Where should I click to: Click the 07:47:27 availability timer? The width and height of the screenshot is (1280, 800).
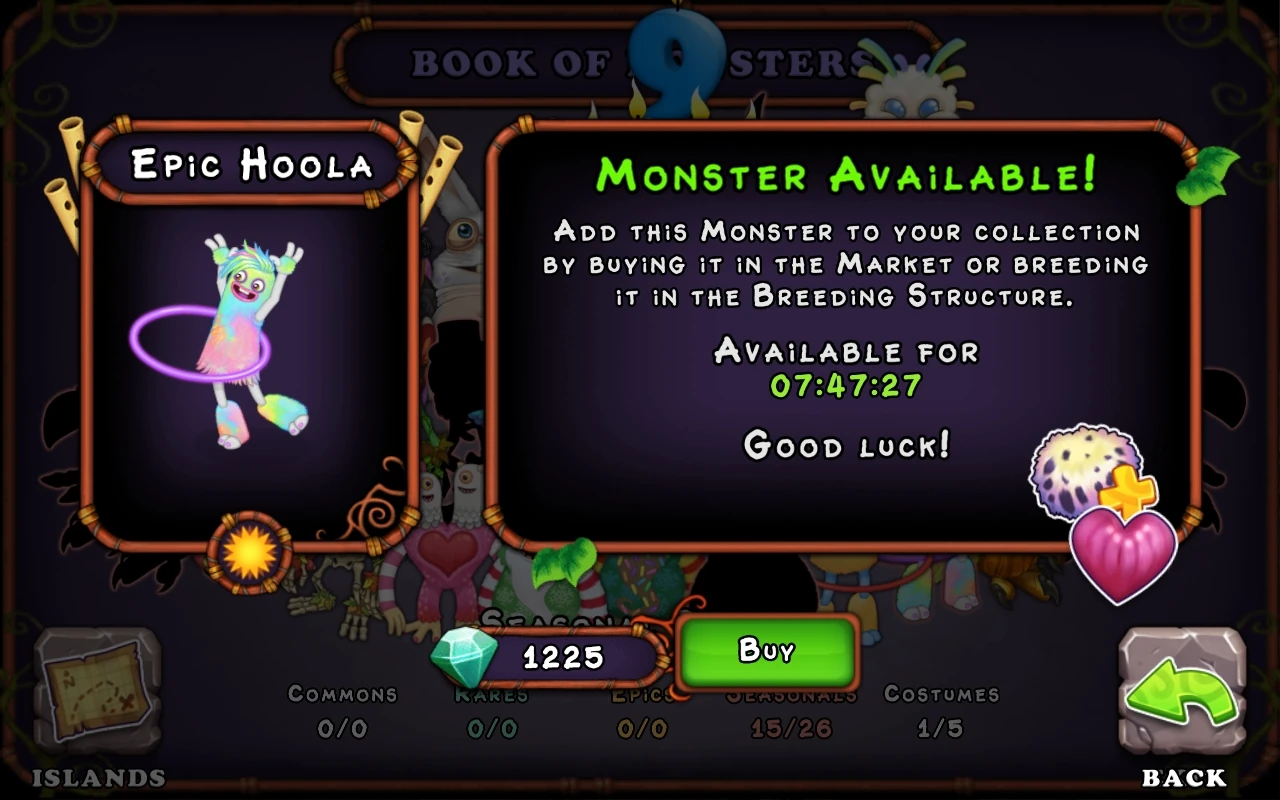pos(845,383)
